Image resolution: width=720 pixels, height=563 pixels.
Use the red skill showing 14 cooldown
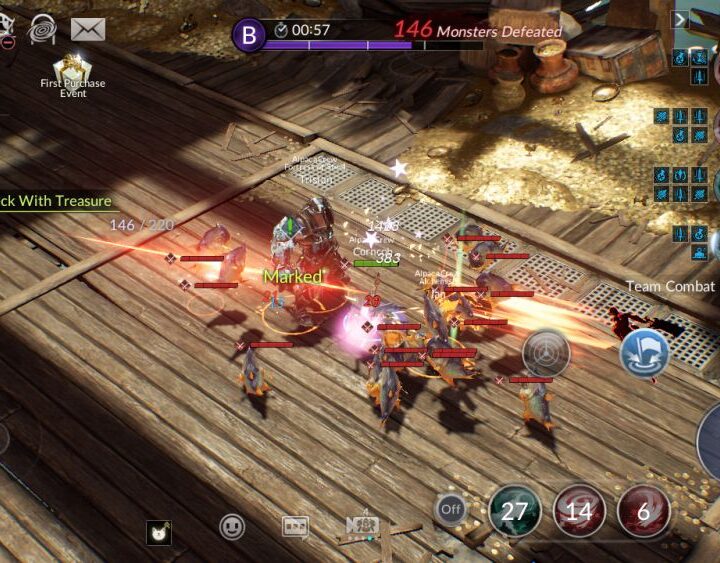(579, 511)
